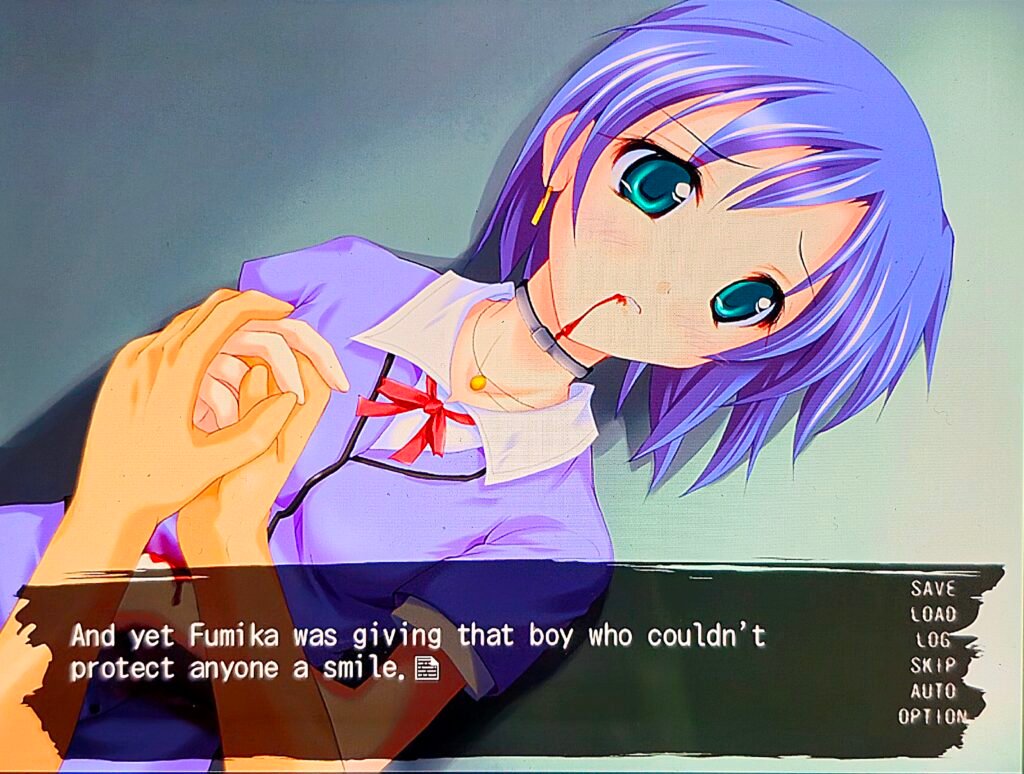Show the dialogue LOG

pyautogui.click(x=932, y=640)
